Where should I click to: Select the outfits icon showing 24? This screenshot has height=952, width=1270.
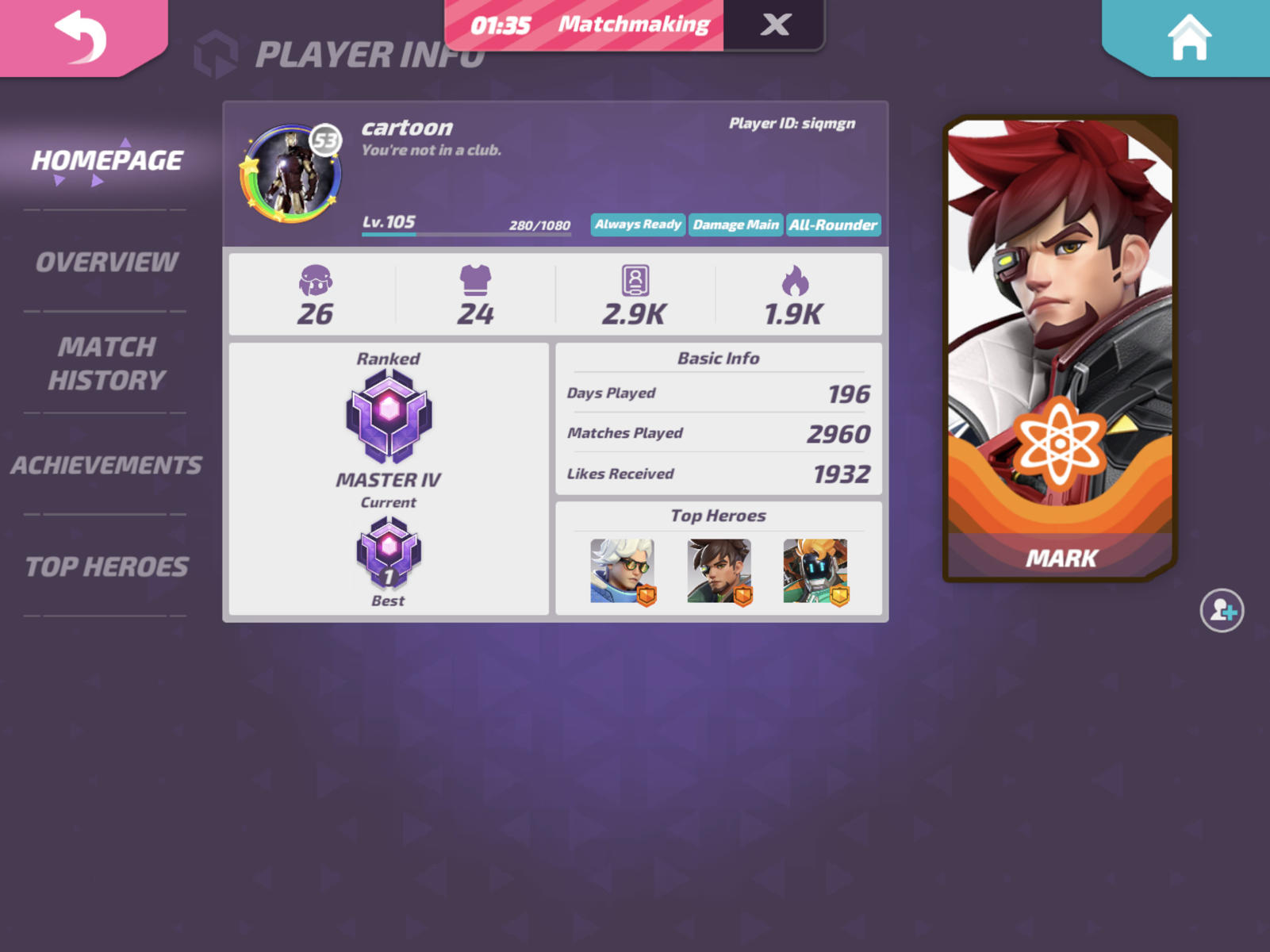[477, 286]
